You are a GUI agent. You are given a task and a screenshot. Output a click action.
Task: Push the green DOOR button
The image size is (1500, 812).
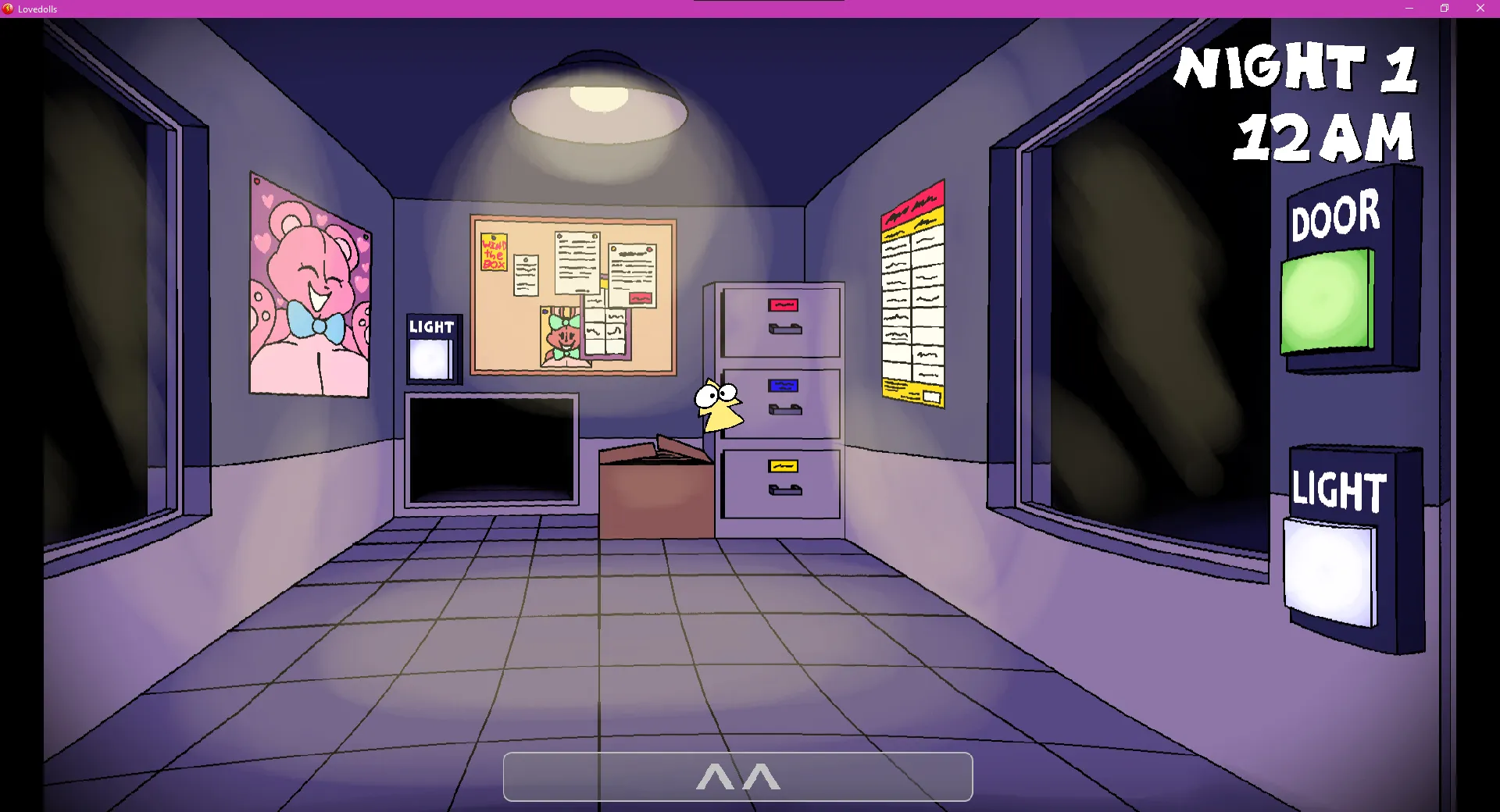[1327, 301]
